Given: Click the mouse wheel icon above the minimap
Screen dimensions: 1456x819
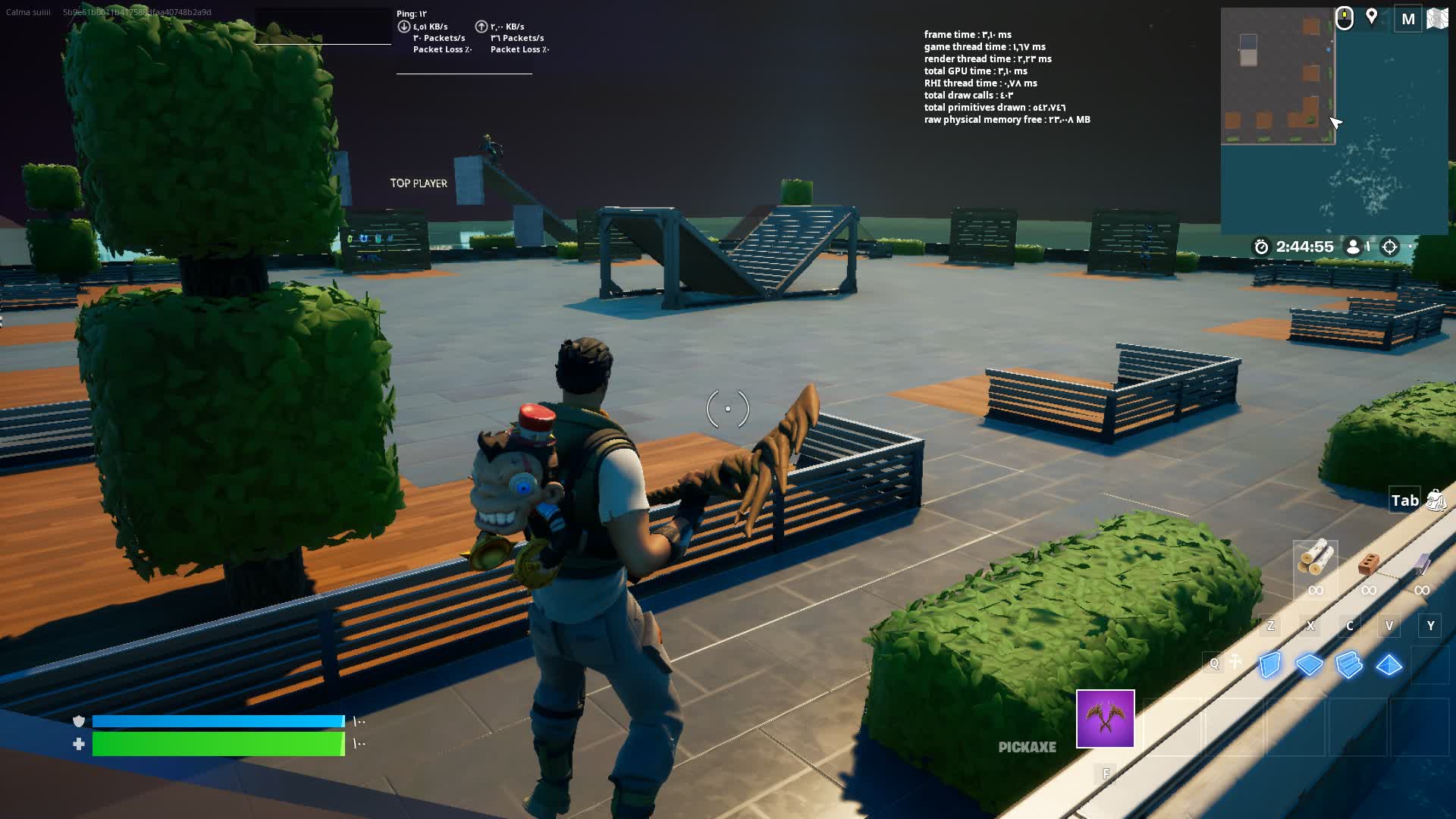Looking at the screenshot, I should (1343, 18).
